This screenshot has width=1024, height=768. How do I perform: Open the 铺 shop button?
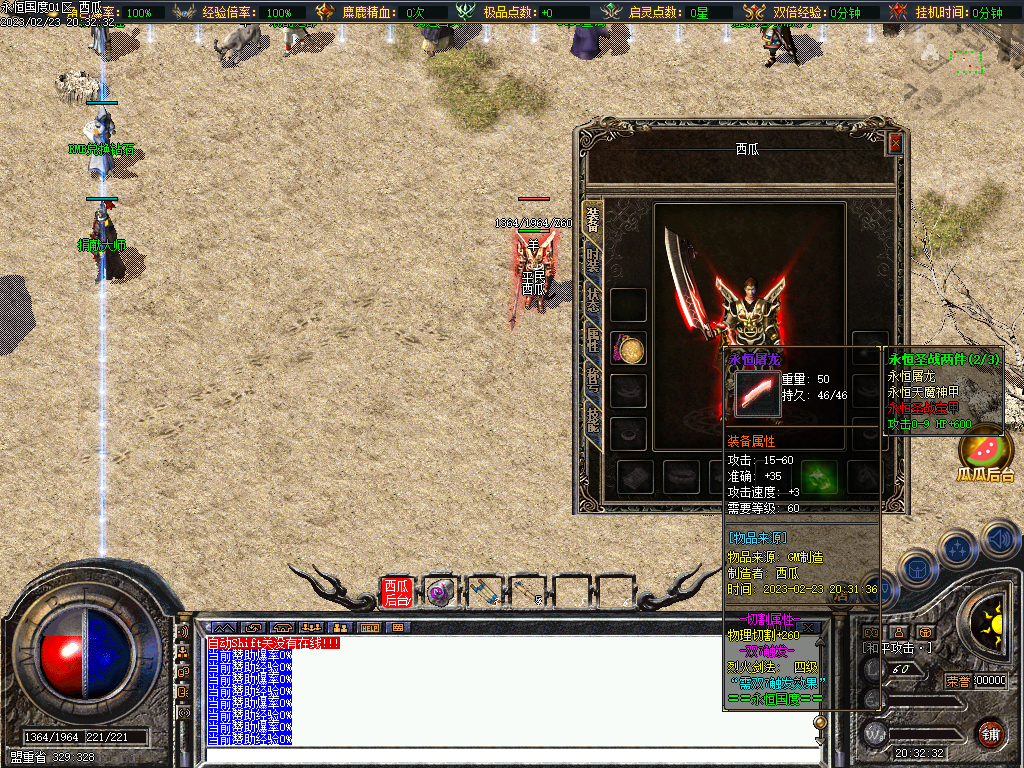point(990,733)
